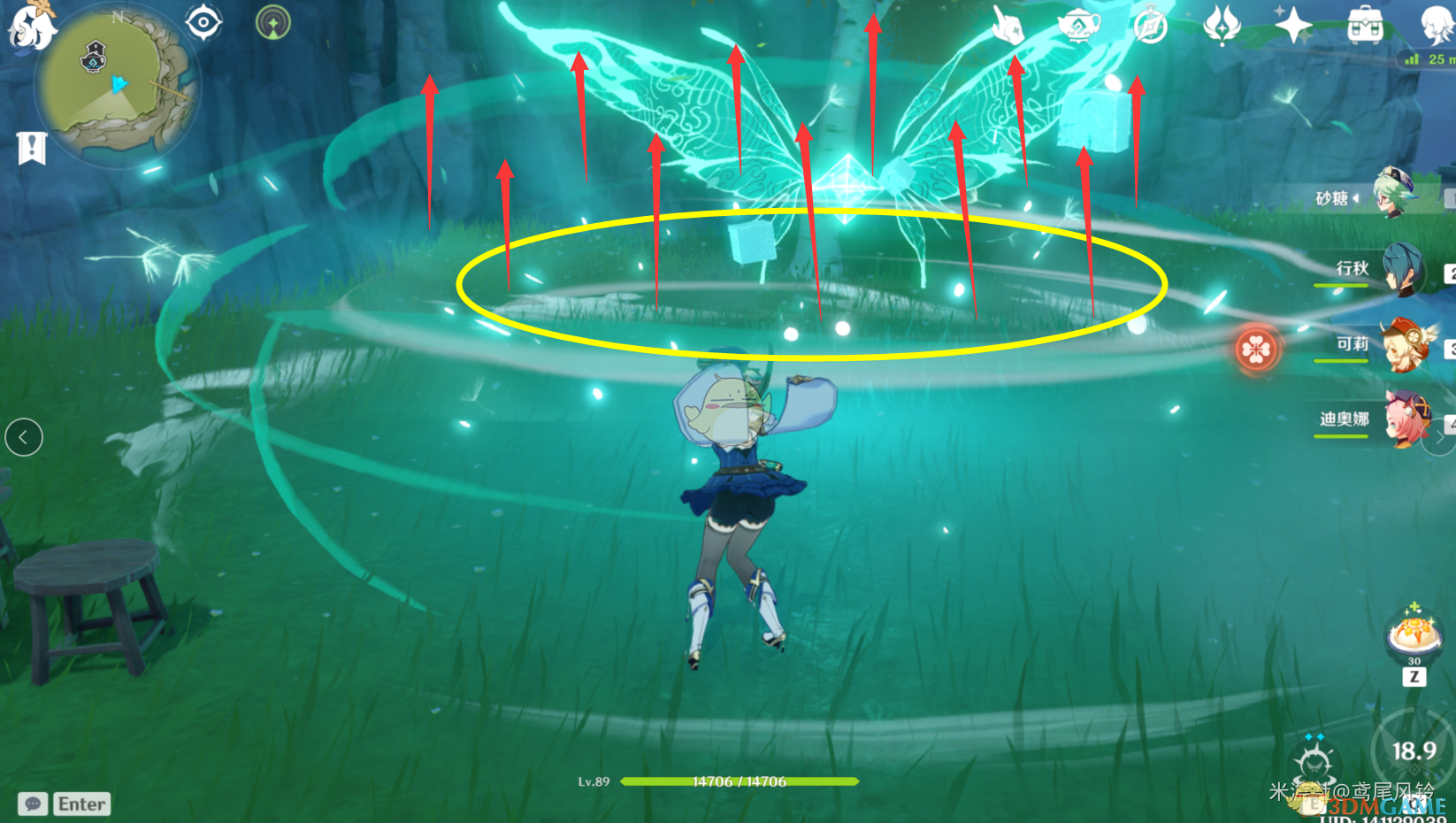Image resolution: width=1456 pixels, height=823 pixels.
Task: Switch to party member 可莉
Action: click(x=1404, y=346)
